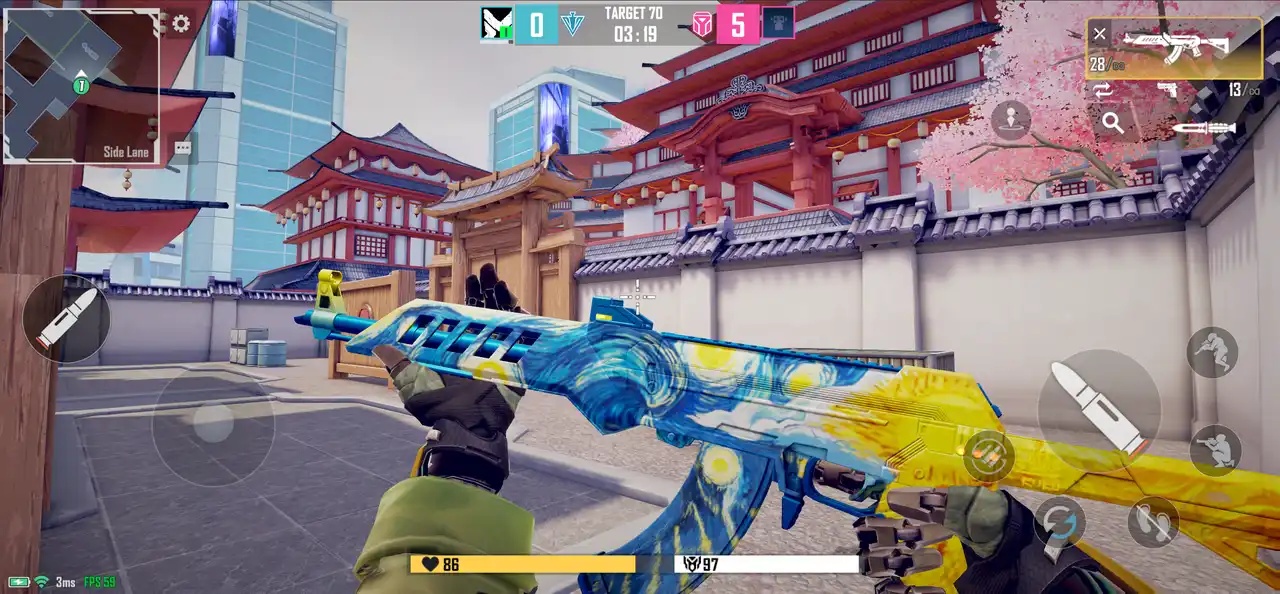The width and height of the screenshot is (1280, 594).
Task: Select the assault rifle weapon slot
Action: [x=1174, y=46]
